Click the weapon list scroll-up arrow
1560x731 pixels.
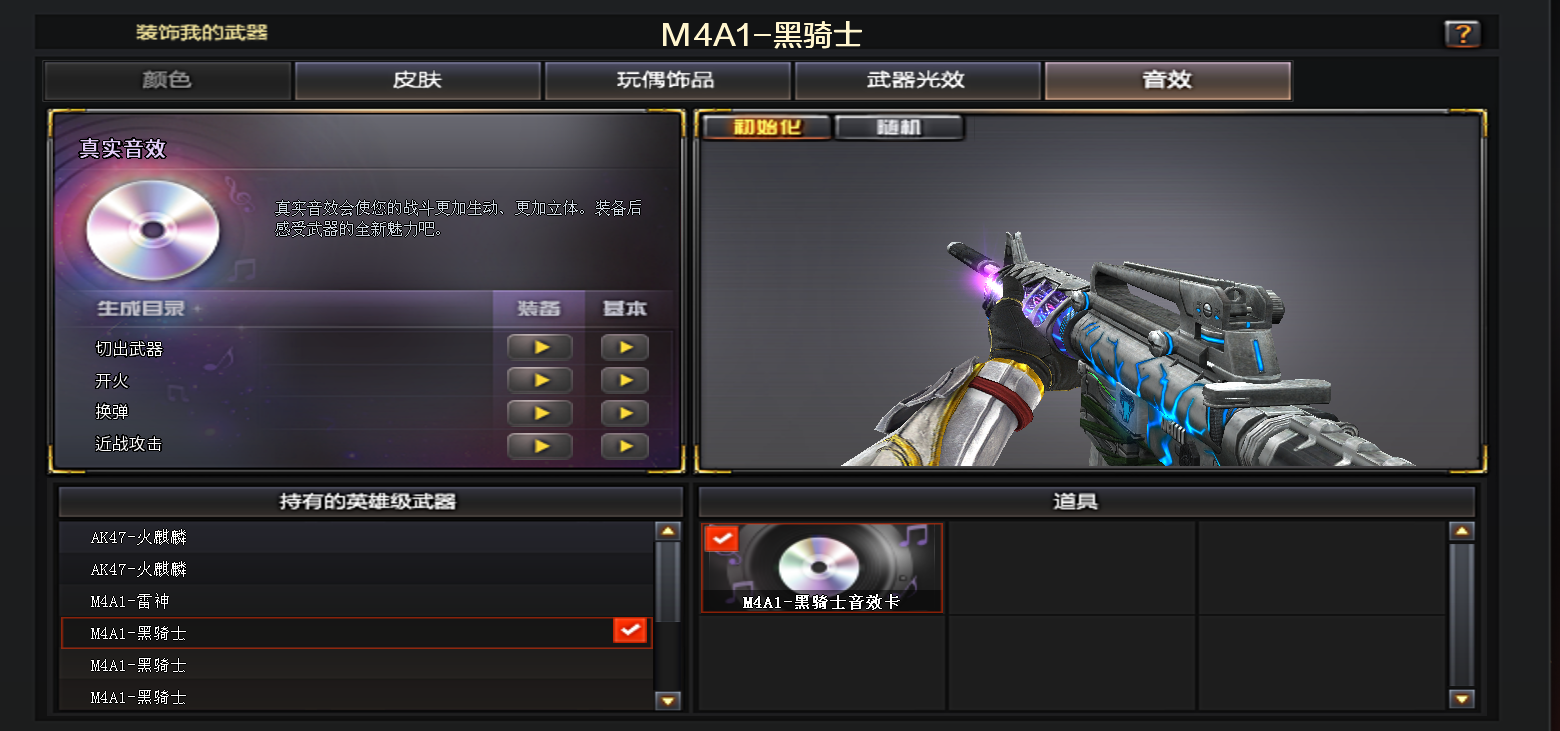pos(667,532)
